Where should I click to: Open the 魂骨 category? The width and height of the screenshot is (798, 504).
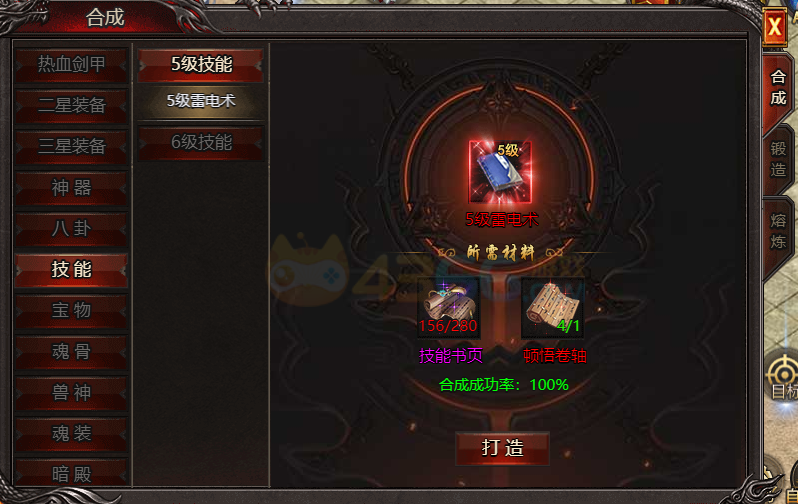pyautogui.click(x=71, y=352)
